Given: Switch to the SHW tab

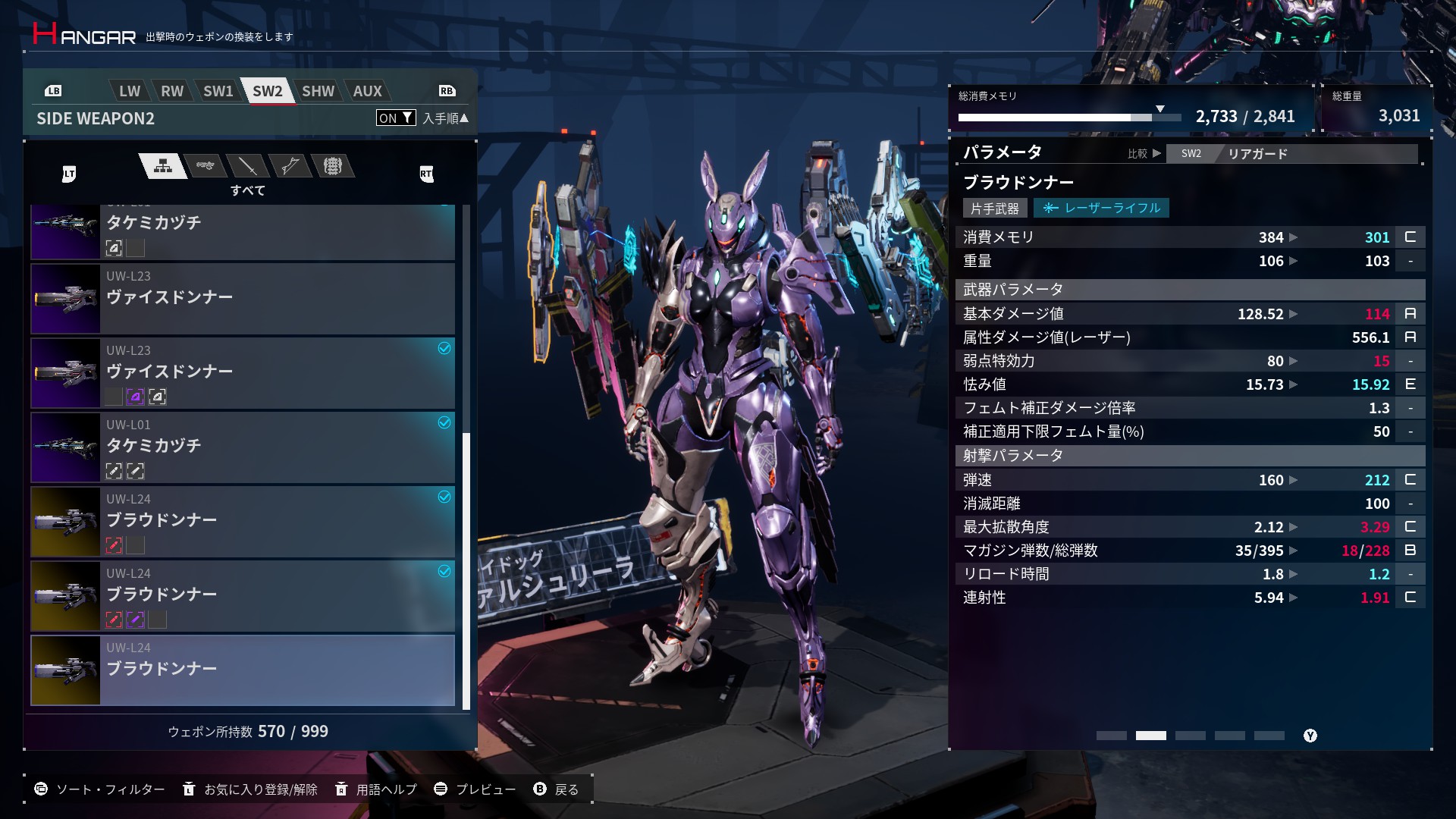Looking at the screenshot, I should pyautogui.click(x=318, y=91).
